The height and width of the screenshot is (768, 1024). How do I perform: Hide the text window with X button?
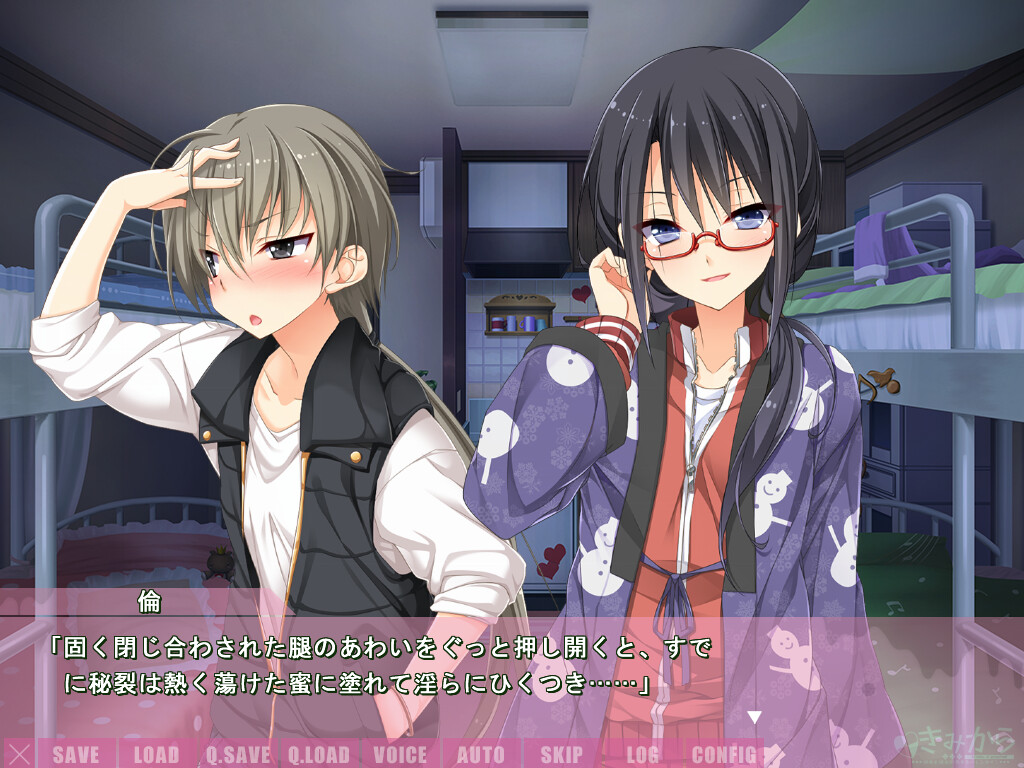(x=18, y=754)
